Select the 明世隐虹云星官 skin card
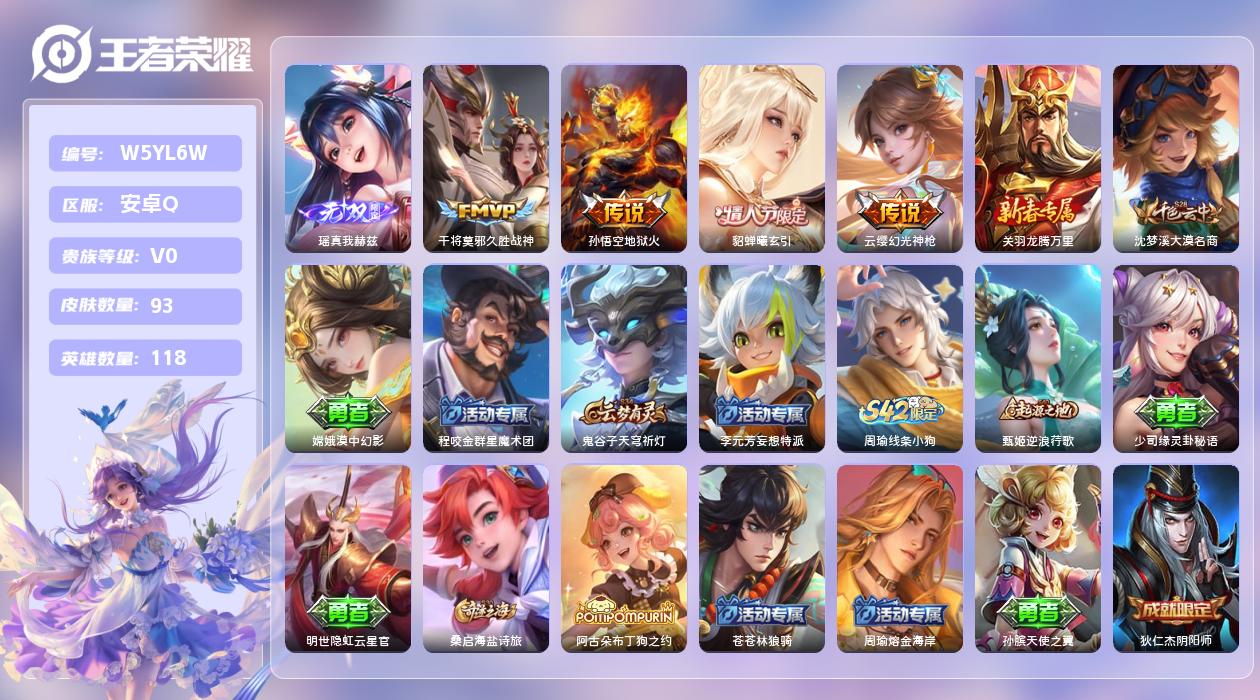 tap(347, 558)
